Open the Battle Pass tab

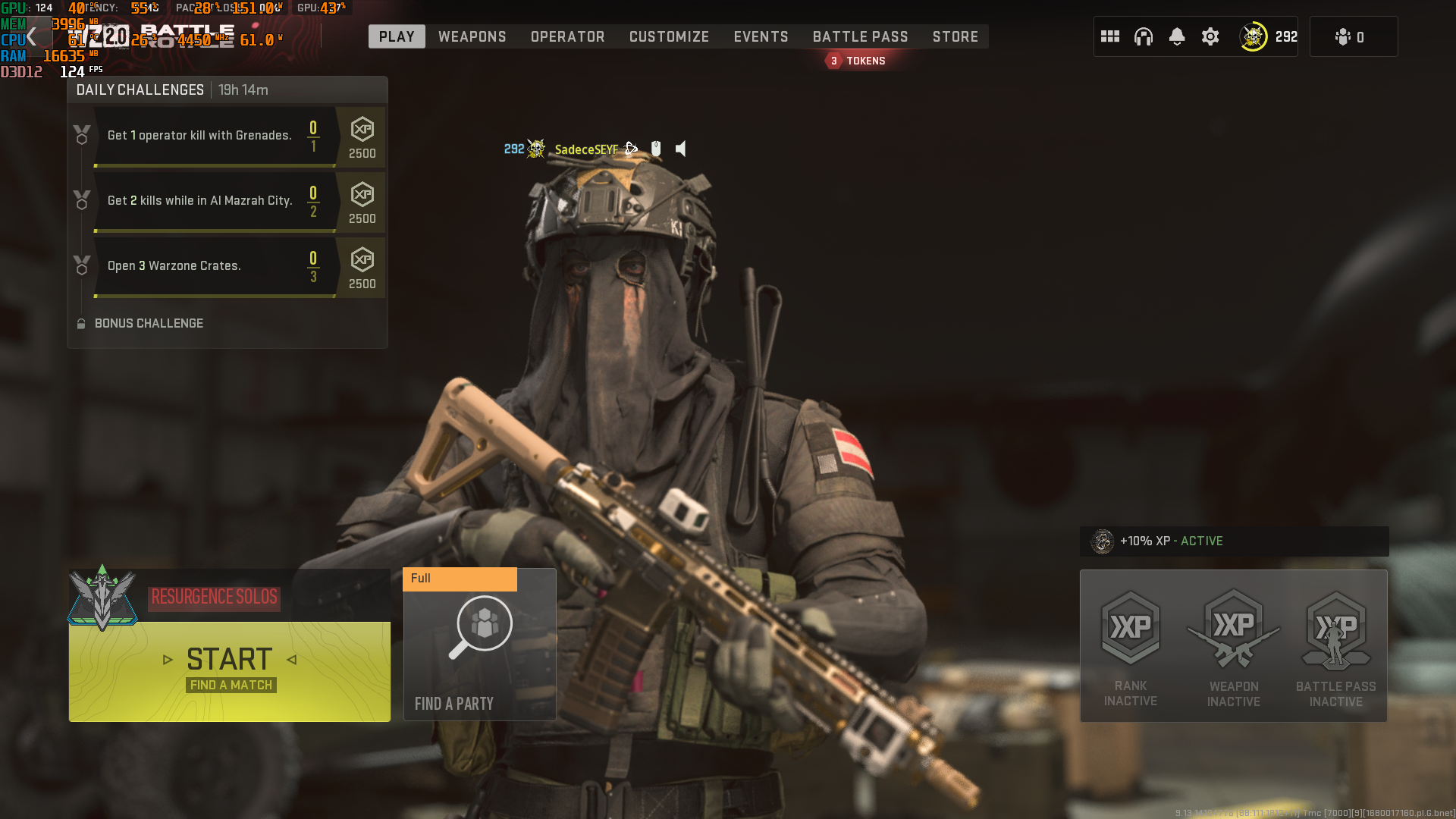pyautogui.click(x=860, y=36)
